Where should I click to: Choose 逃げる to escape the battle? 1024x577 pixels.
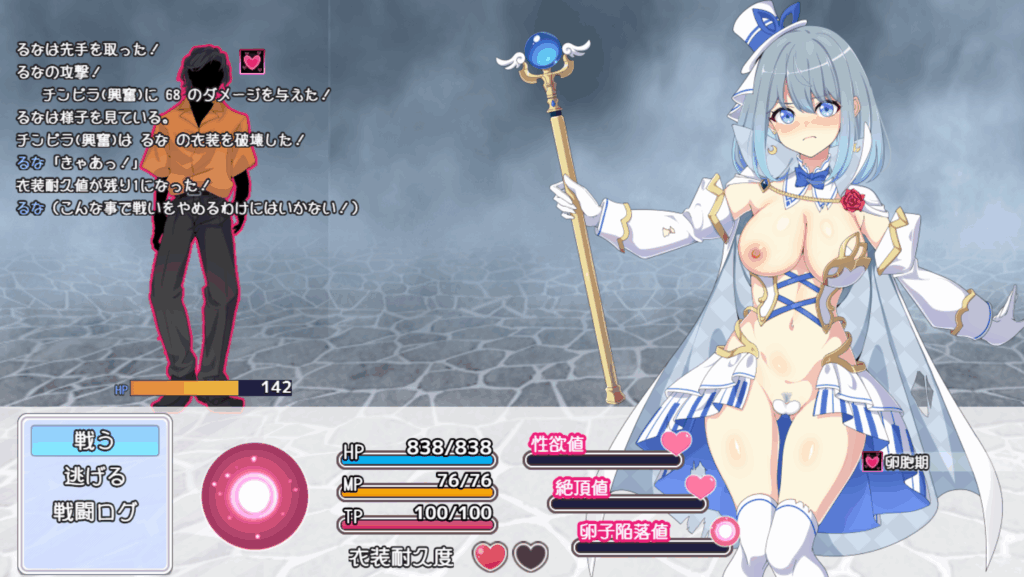click(95, 475)
